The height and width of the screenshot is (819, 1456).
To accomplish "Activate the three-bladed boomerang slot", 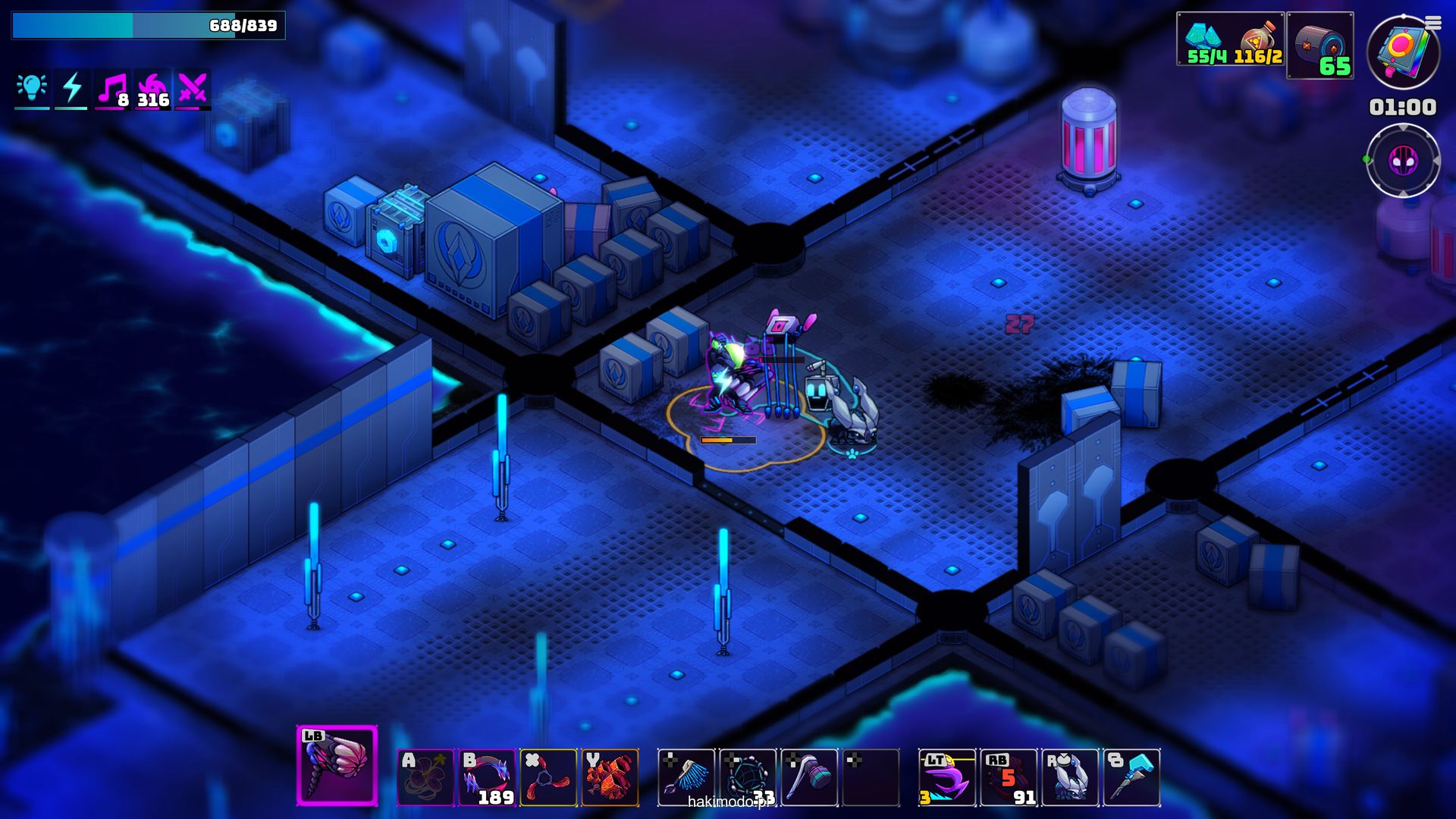I will pos(548,777).
